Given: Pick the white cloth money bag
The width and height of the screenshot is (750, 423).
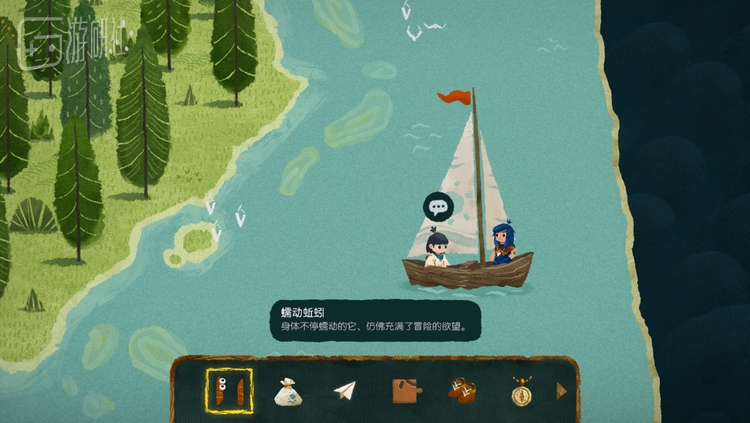Looking at the screenshot, I should [x=288, y=391].
